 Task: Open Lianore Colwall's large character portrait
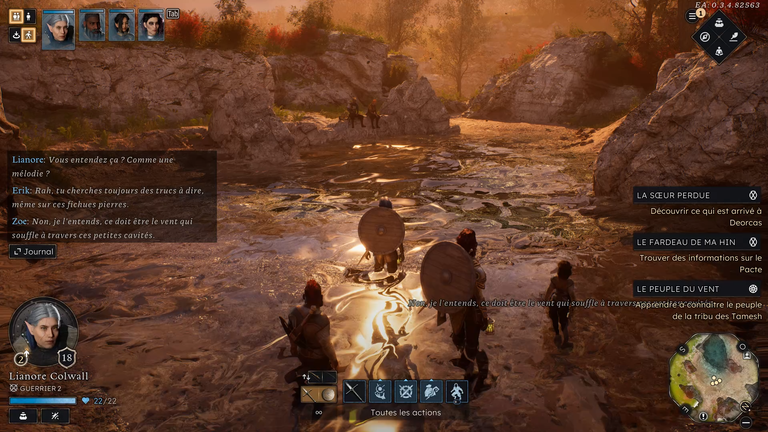[x=43, y=331]
